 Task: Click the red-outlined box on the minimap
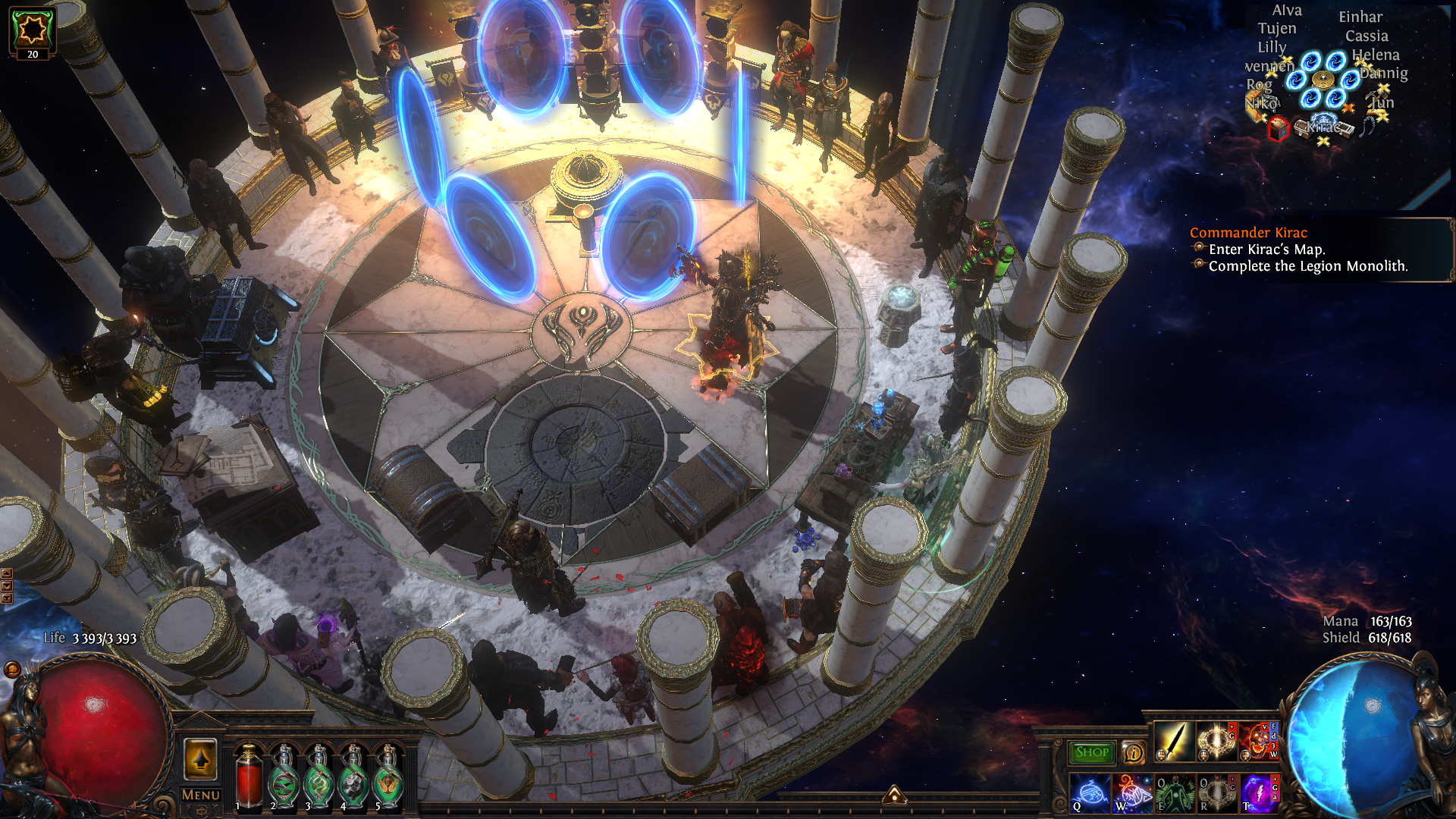[x=1279, y=128]
